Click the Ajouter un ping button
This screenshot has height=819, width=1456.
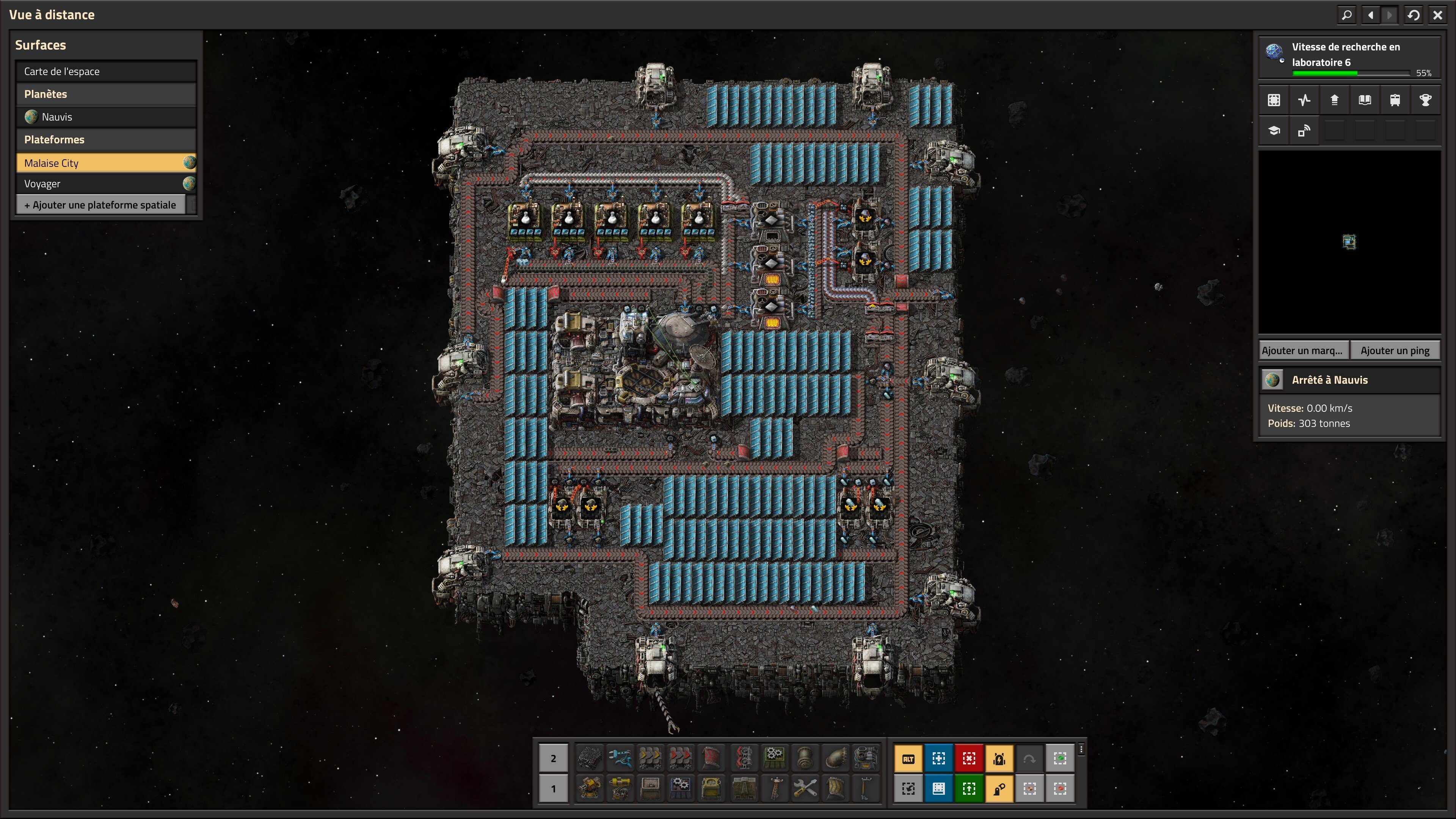(1395, 350)
